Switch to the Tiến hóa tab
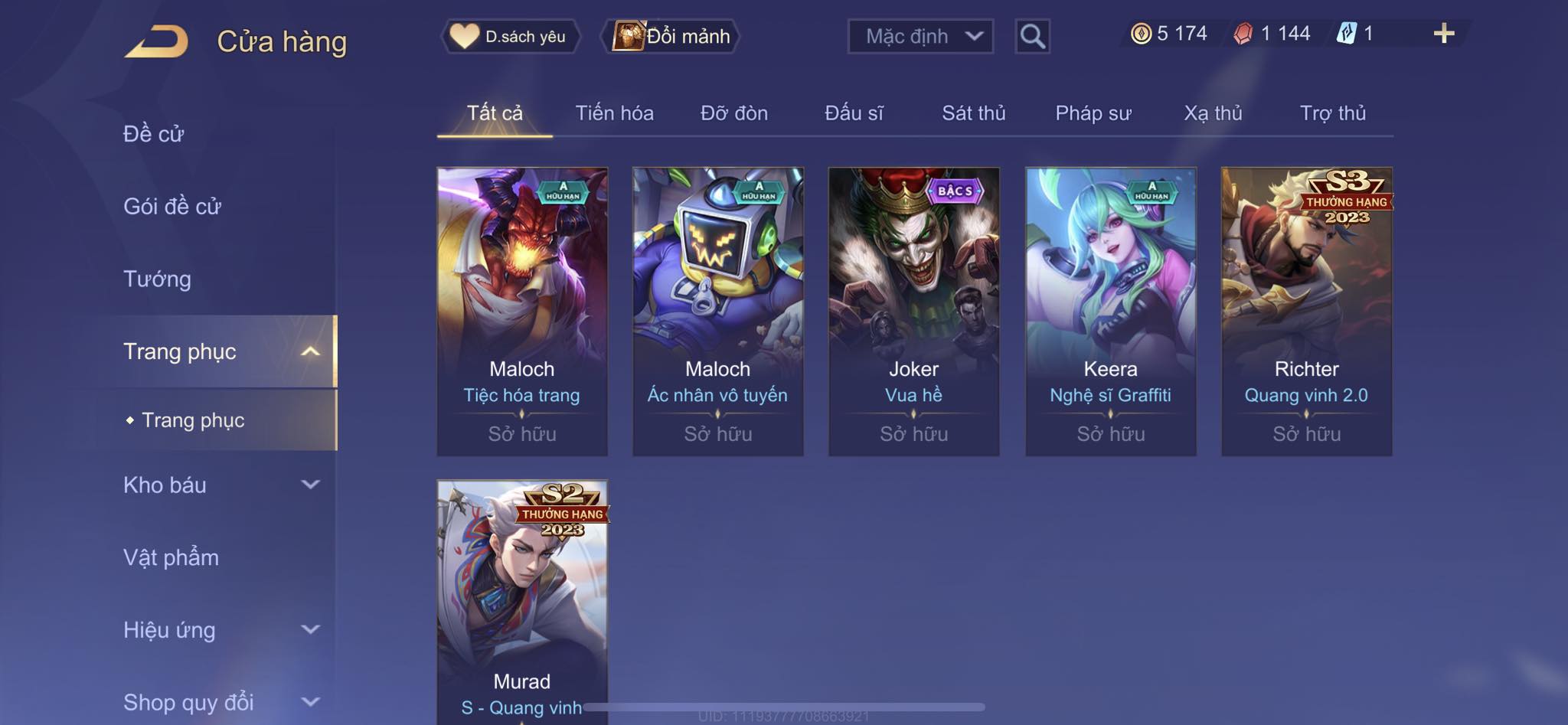Image resolution: width=1568 pixels, height=725 pixels. (x=614, y=113)
